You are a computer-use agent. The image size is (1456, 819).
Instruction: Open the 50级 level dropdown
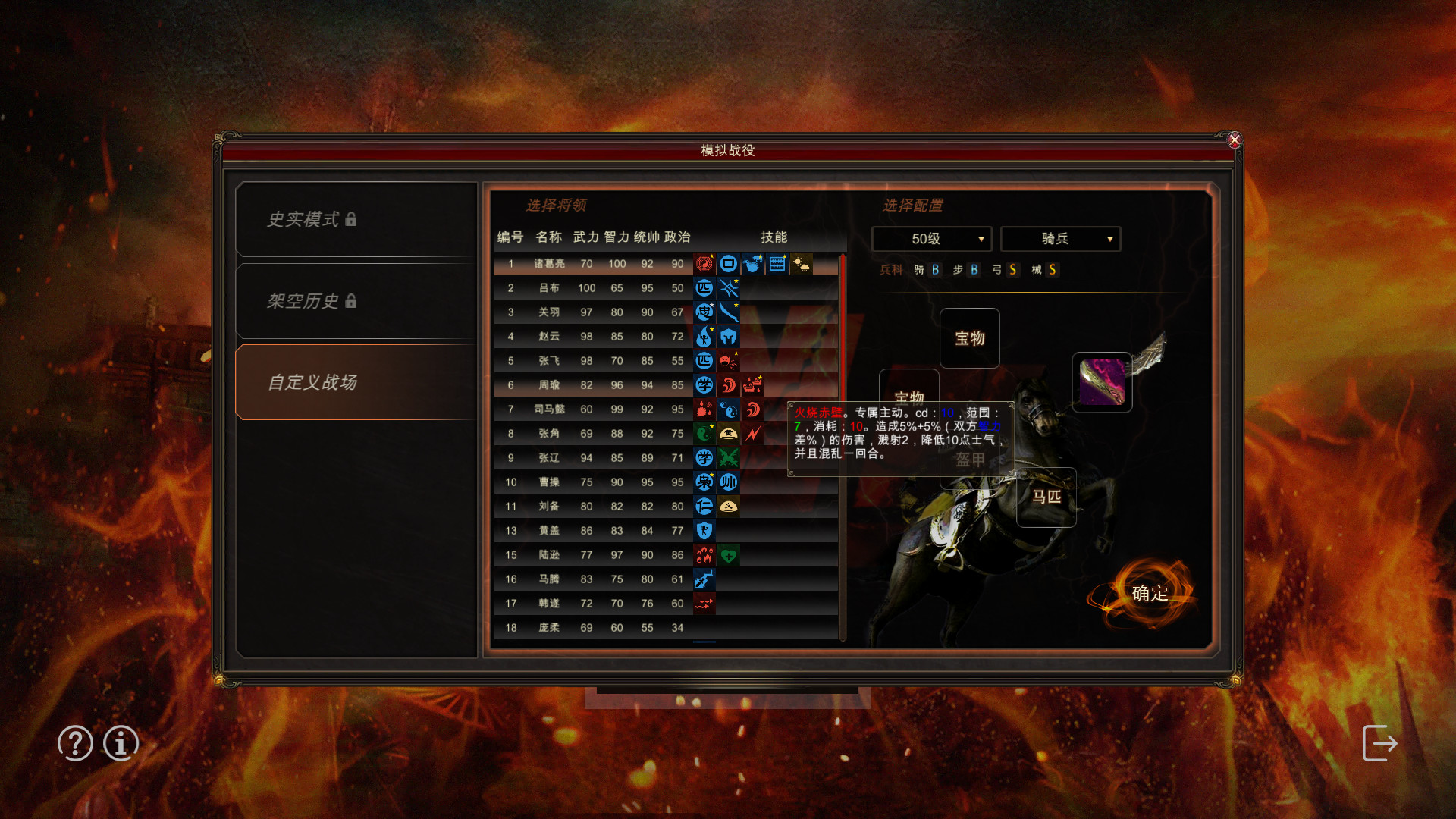tap(931, 238)
